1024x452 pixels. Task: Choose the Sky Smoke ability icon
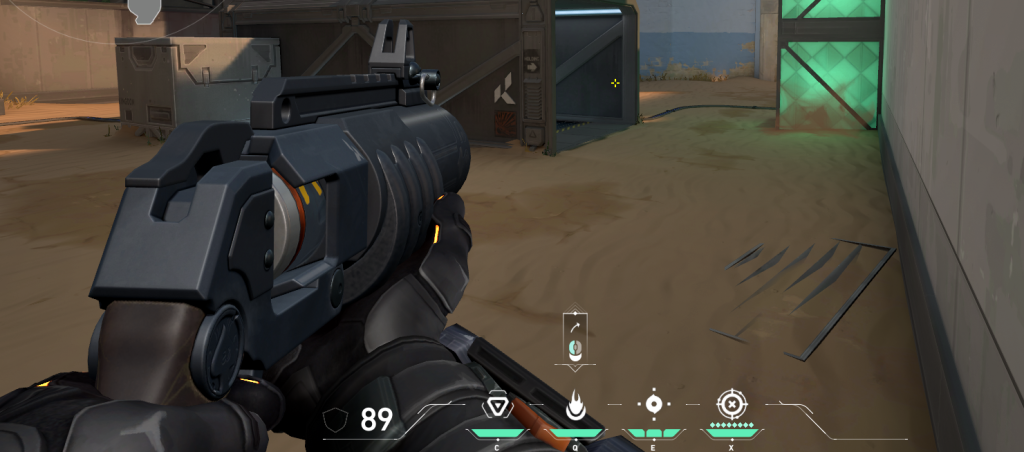point(653,405)
